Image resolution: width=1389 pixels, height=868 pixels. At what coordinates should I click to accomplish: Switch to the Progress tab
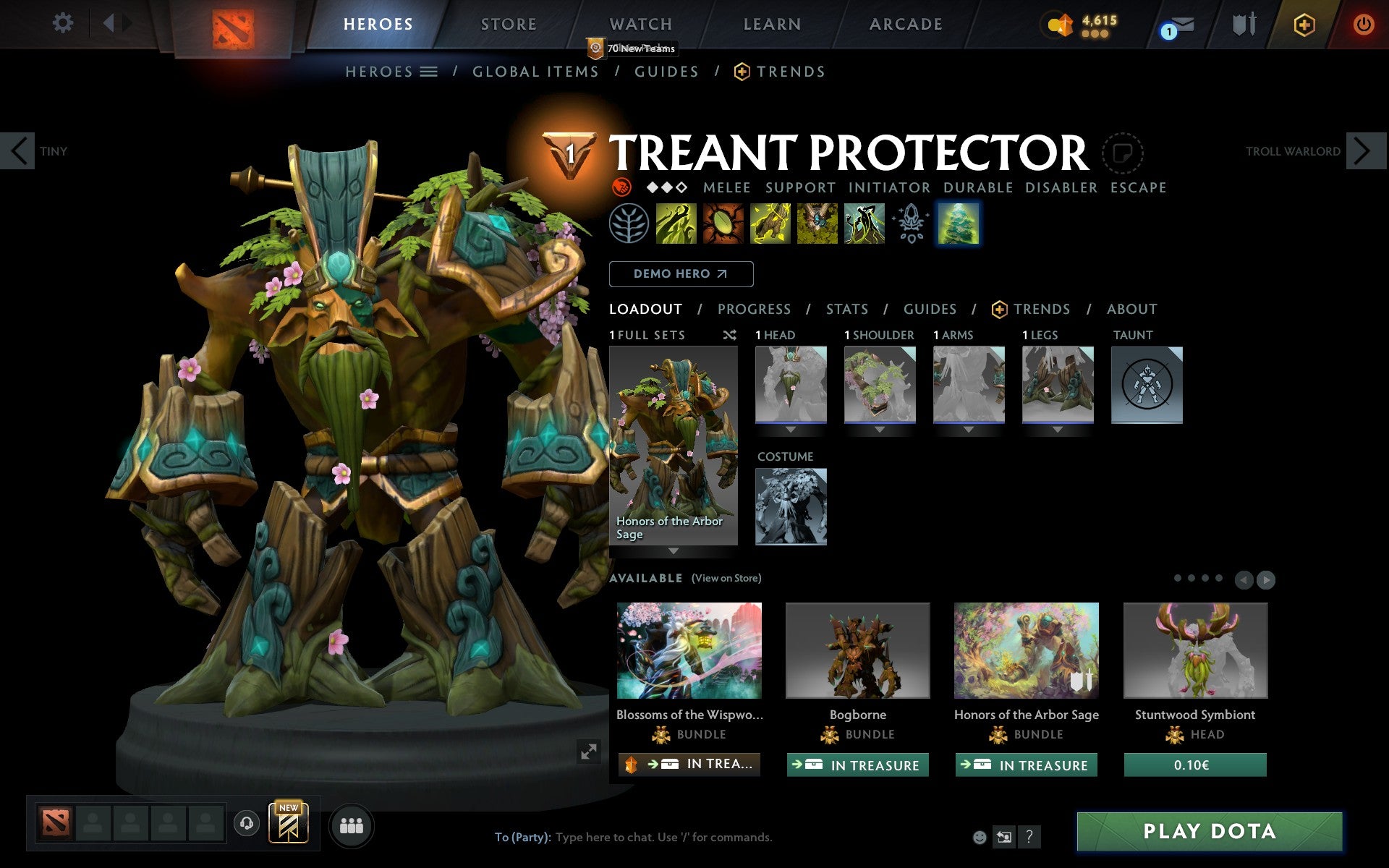(754, 309)
